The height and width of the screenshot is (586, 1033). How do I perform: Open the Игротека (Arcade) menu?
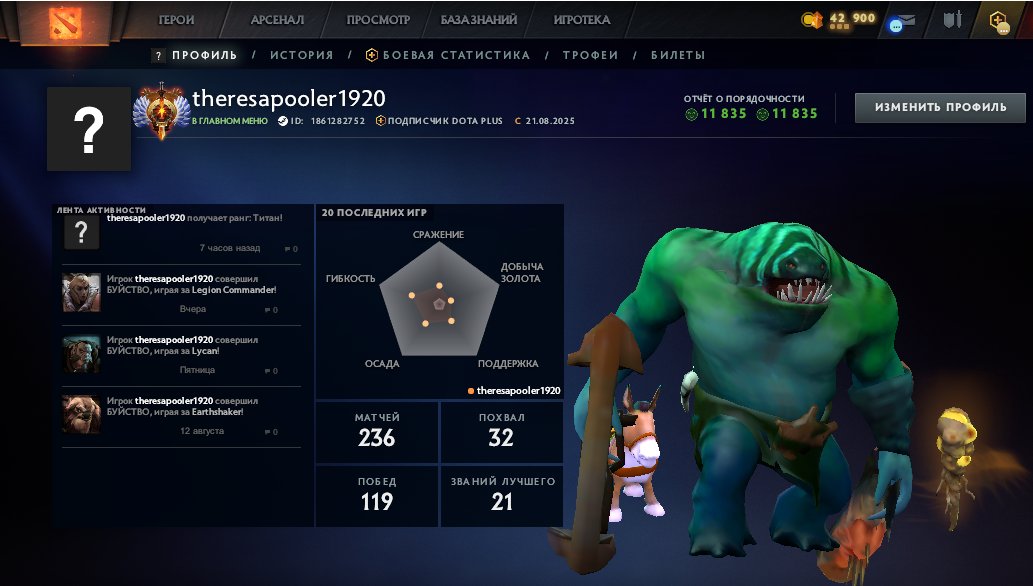tap(581, 20)
